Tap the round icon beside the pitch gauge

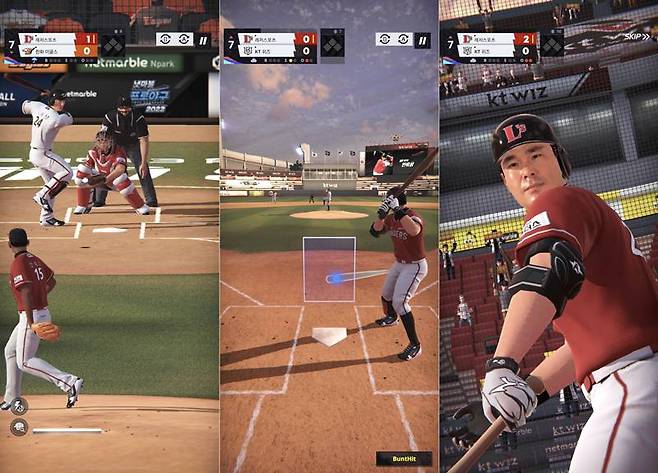coord(19,427)
